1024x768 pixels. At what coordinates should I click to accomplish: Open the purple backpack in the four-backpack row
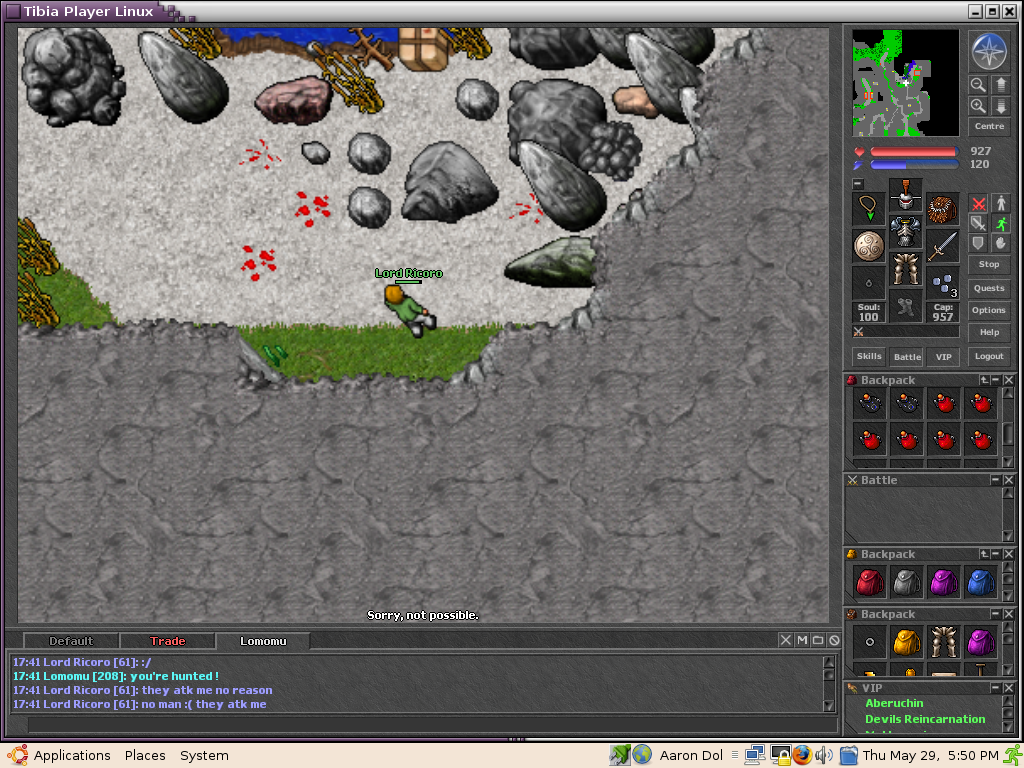(943, 581)
